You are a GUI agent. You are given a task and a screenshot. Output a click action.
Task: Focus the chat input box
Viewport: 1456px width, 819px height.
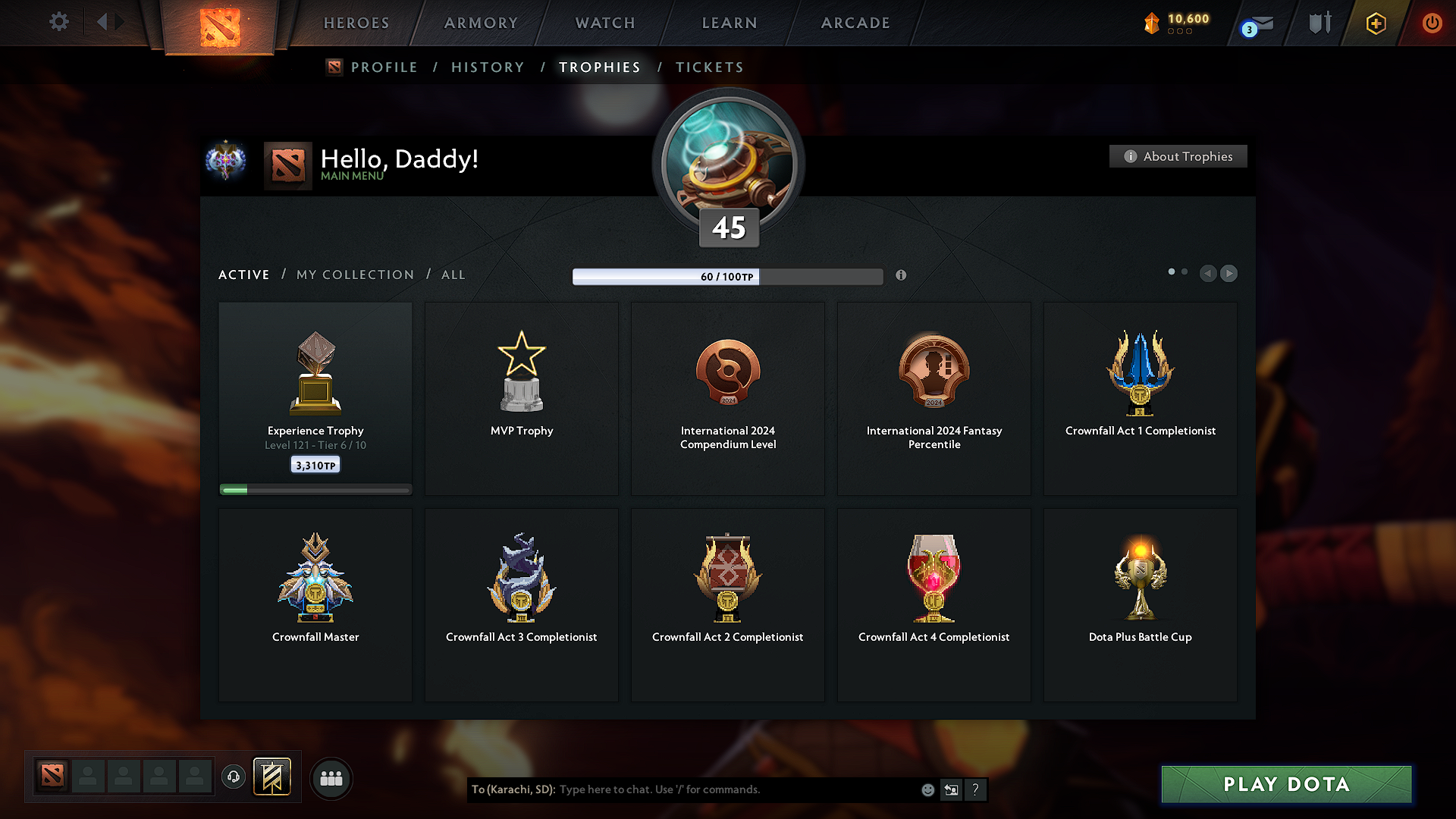(736, 789)
